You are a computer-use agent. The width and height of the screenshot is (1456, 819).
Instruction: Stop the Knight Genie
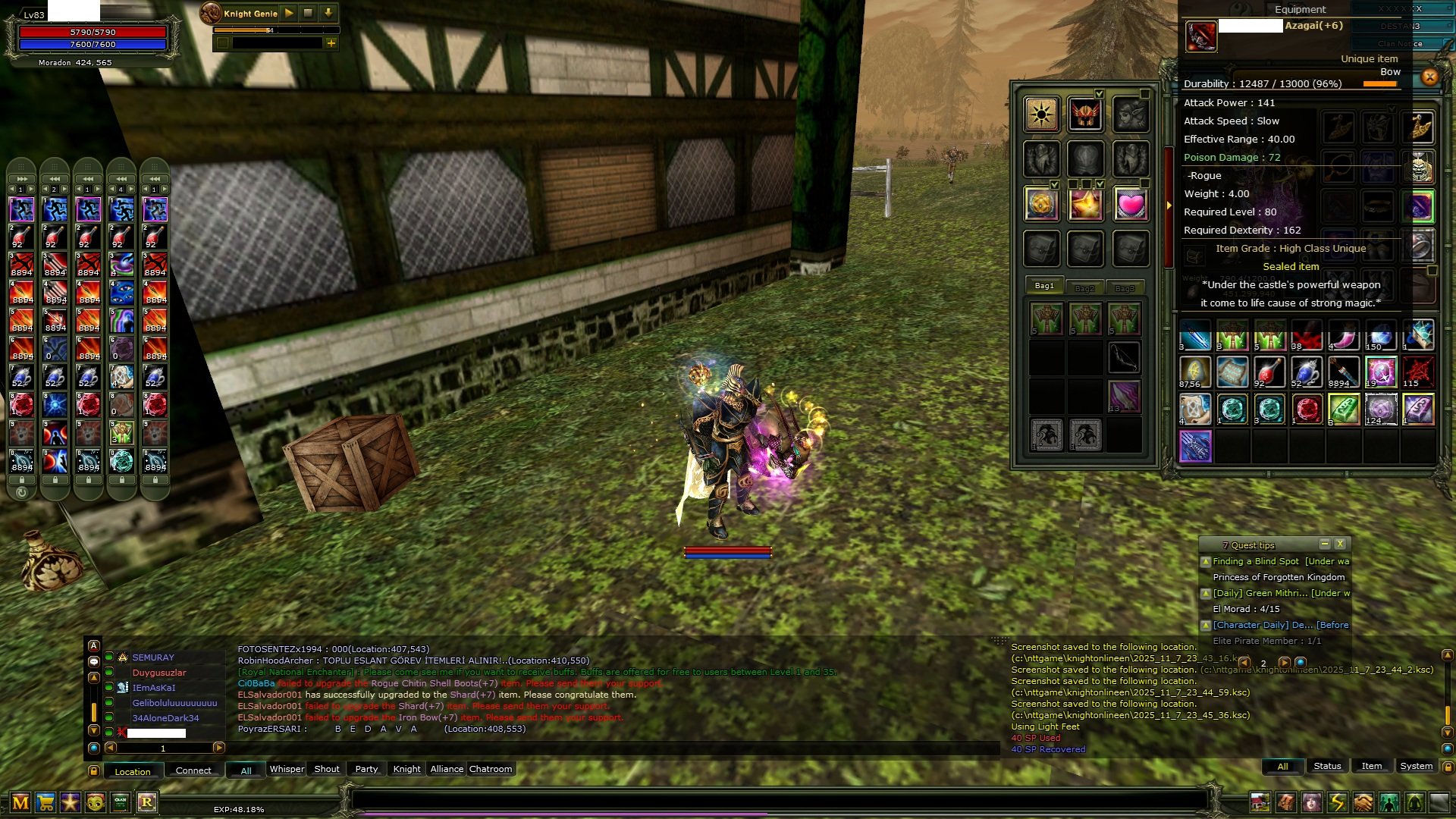[x=308, y=13]
